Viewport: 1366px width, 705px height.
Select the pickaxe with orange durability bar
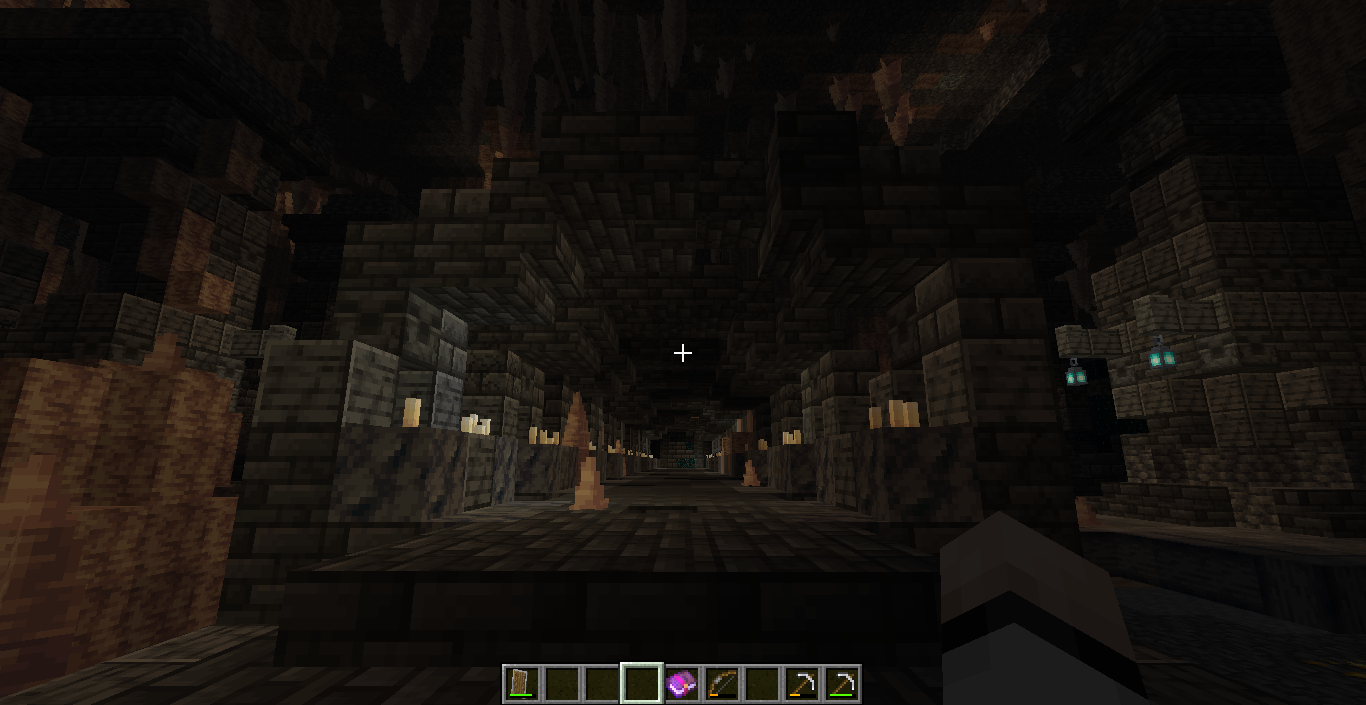[801, 684]
